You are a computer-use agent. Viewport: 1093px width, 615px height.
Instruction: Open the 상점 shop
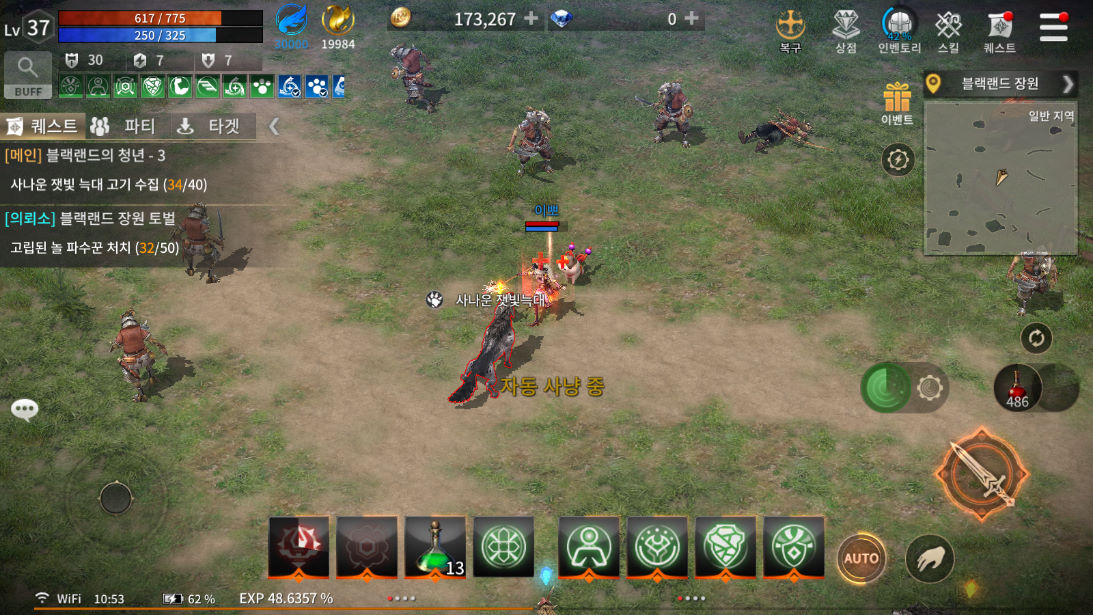[x=846, y=30]
